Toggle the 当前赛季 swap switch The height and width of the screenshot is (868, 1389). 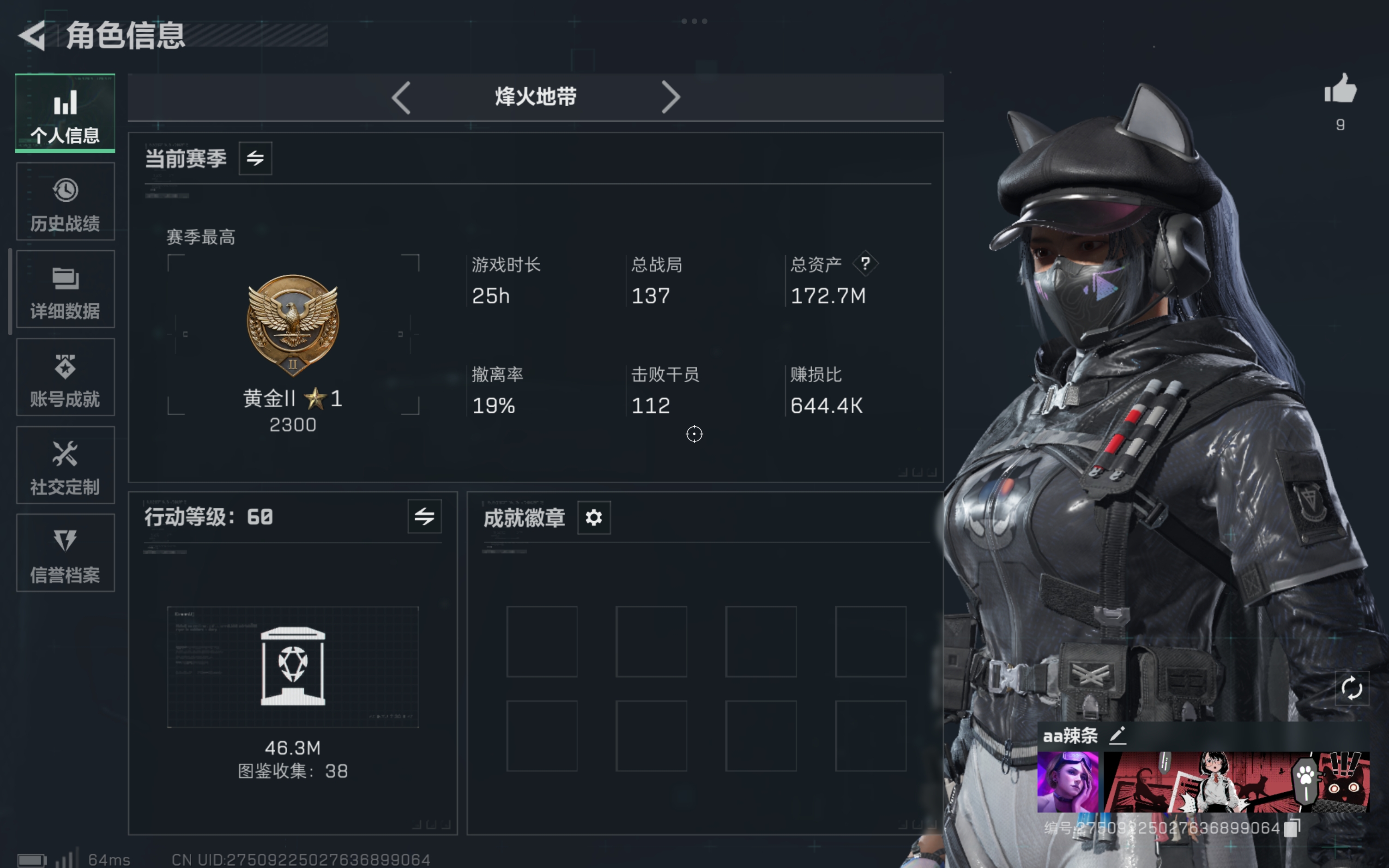pos(254,158)
